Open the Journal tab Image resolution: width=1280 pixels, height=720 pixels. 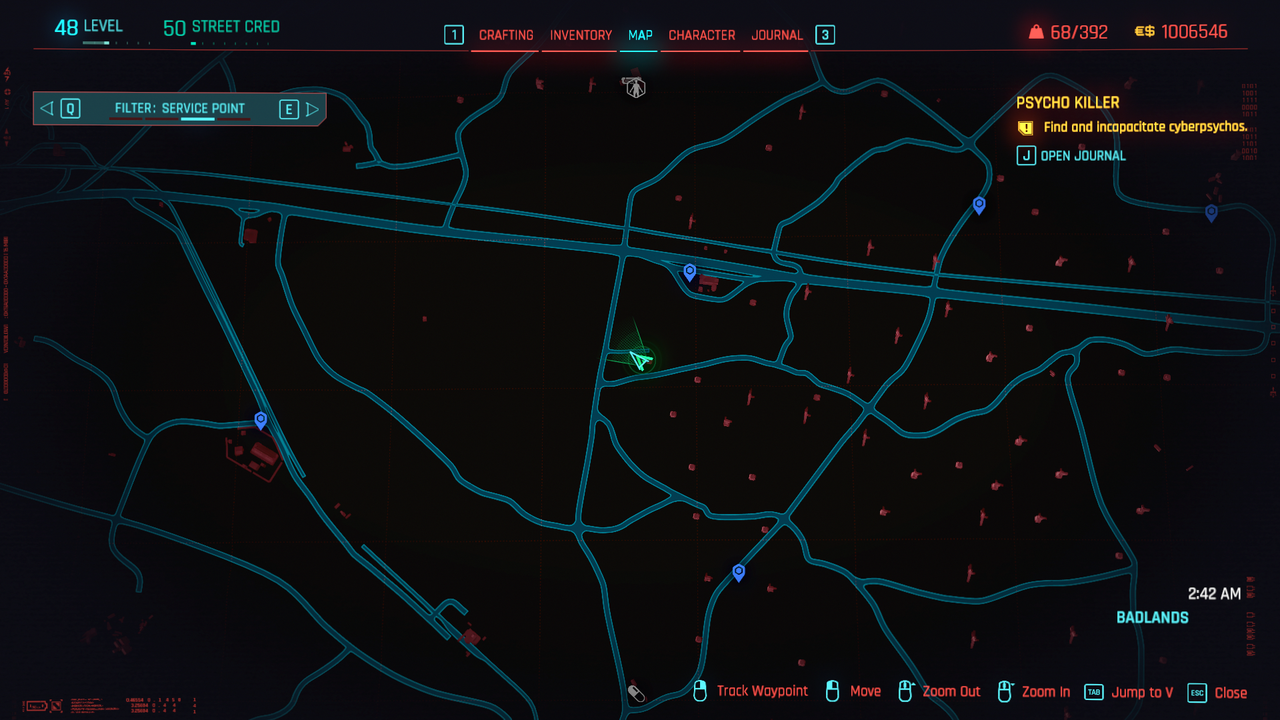(x=777, y=35)
